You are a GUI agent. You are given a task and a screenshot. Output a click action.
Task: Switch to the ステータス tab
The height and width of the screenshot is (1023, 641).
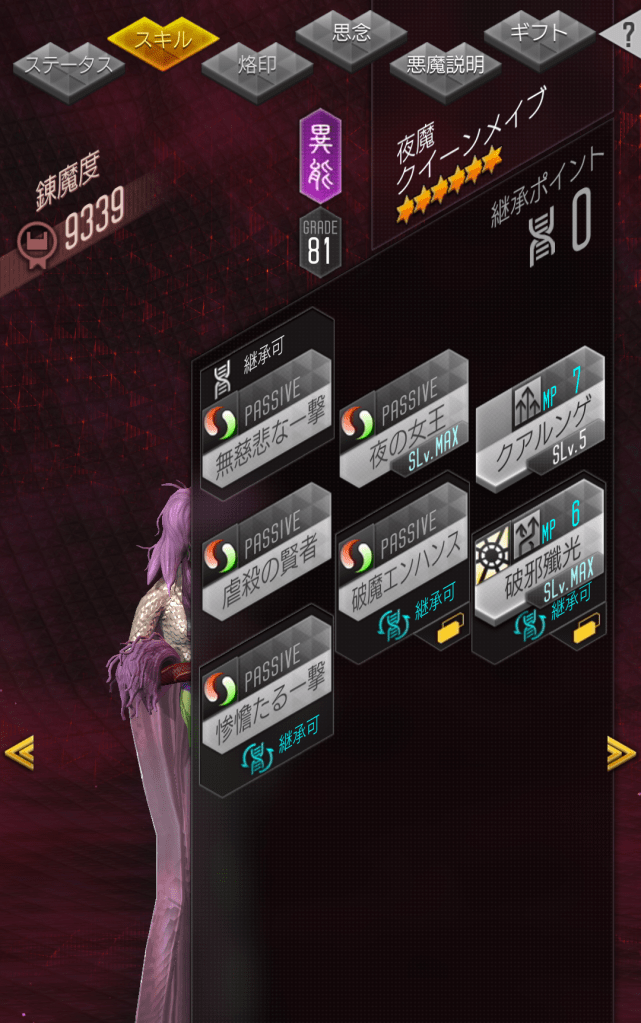point(68,67)
